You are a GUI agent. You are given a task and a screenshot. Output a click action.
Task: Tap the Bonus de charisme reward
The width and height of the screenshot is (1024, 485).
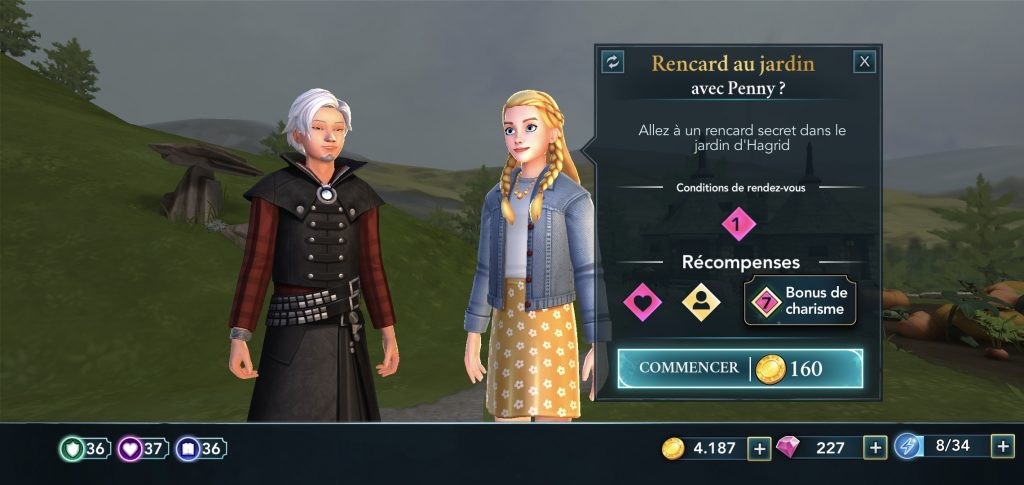point(799,301)
